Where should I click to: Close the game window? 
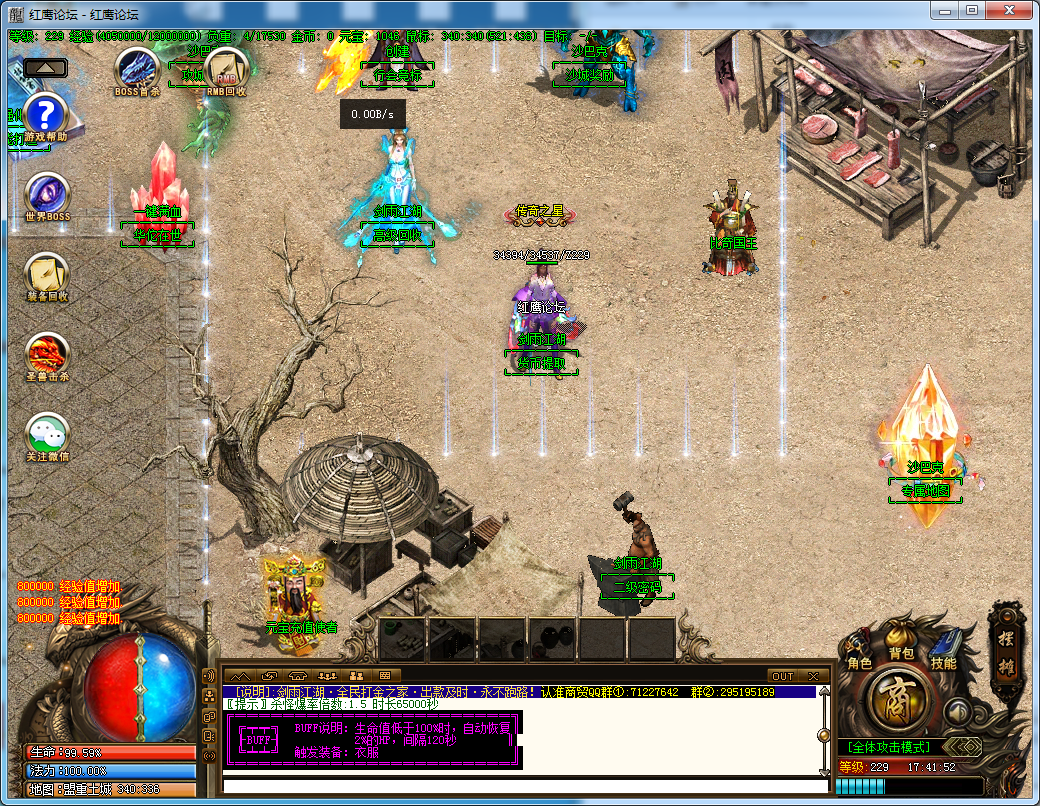1010,10
